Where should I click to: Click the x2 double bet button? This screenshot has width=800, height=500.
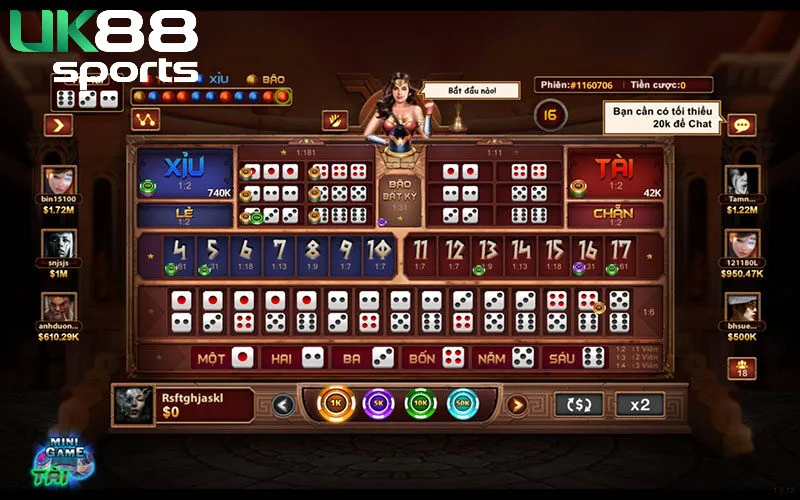tap(639, 404)
